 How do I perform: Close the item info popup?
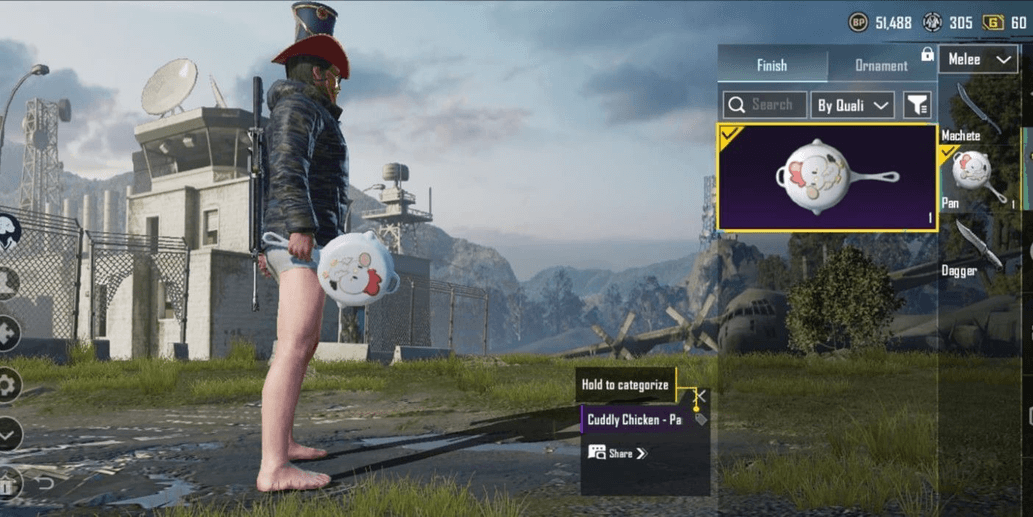pos(701,397)
